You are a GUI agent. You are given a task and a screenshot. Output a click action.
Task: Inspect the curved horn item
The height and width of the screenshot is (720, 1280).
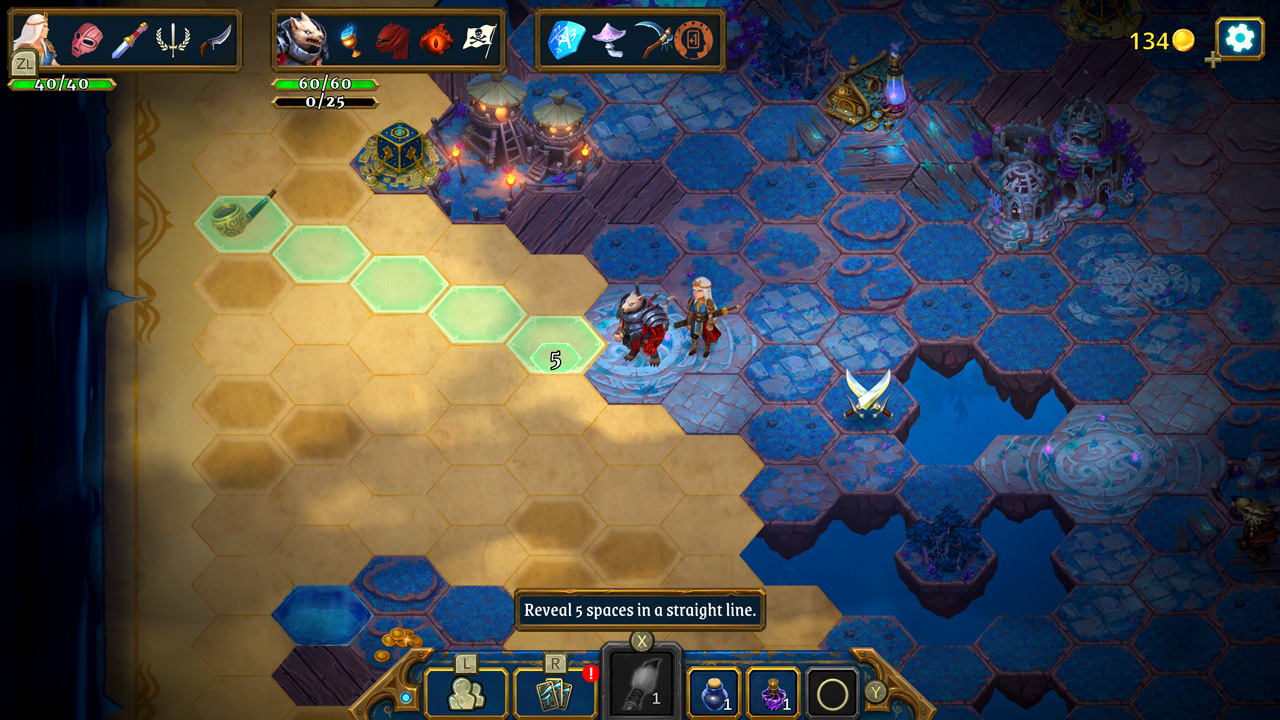(x=215, y=41)
